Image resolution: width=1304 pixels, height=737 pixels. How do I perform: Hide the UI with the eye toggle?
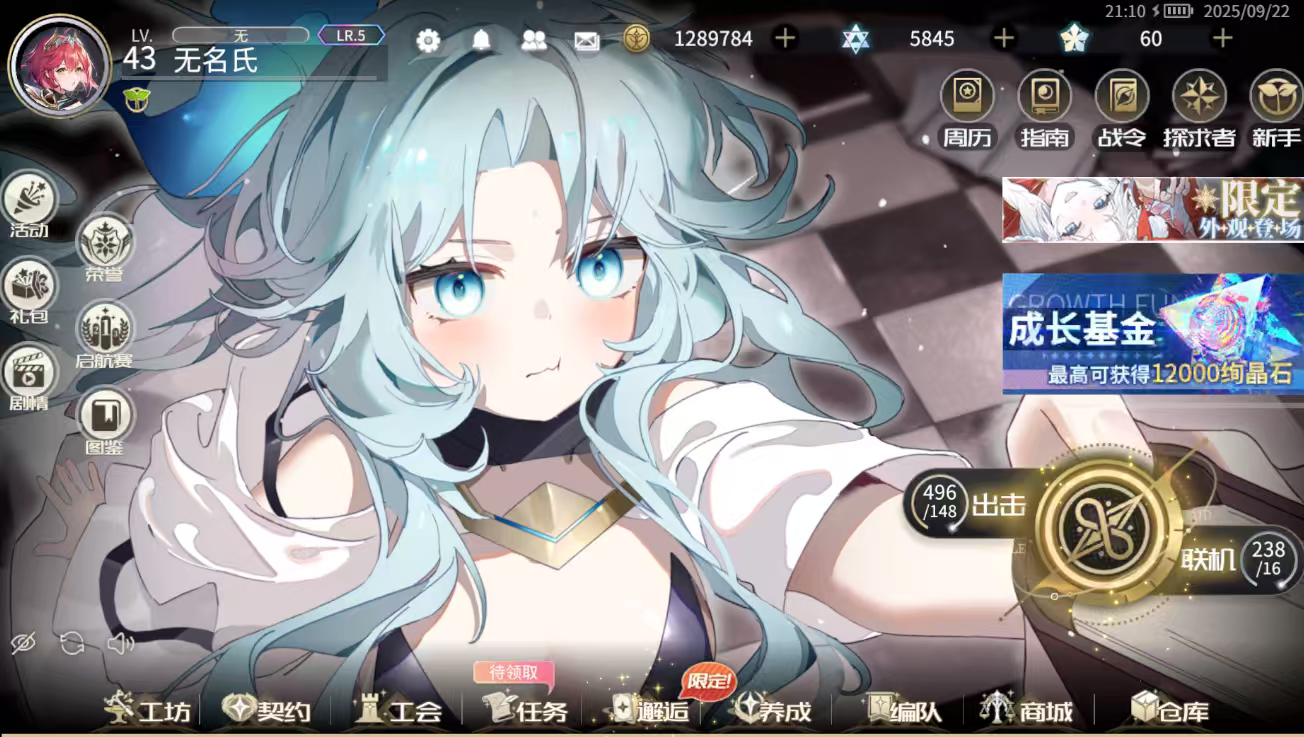pos(22,645)
